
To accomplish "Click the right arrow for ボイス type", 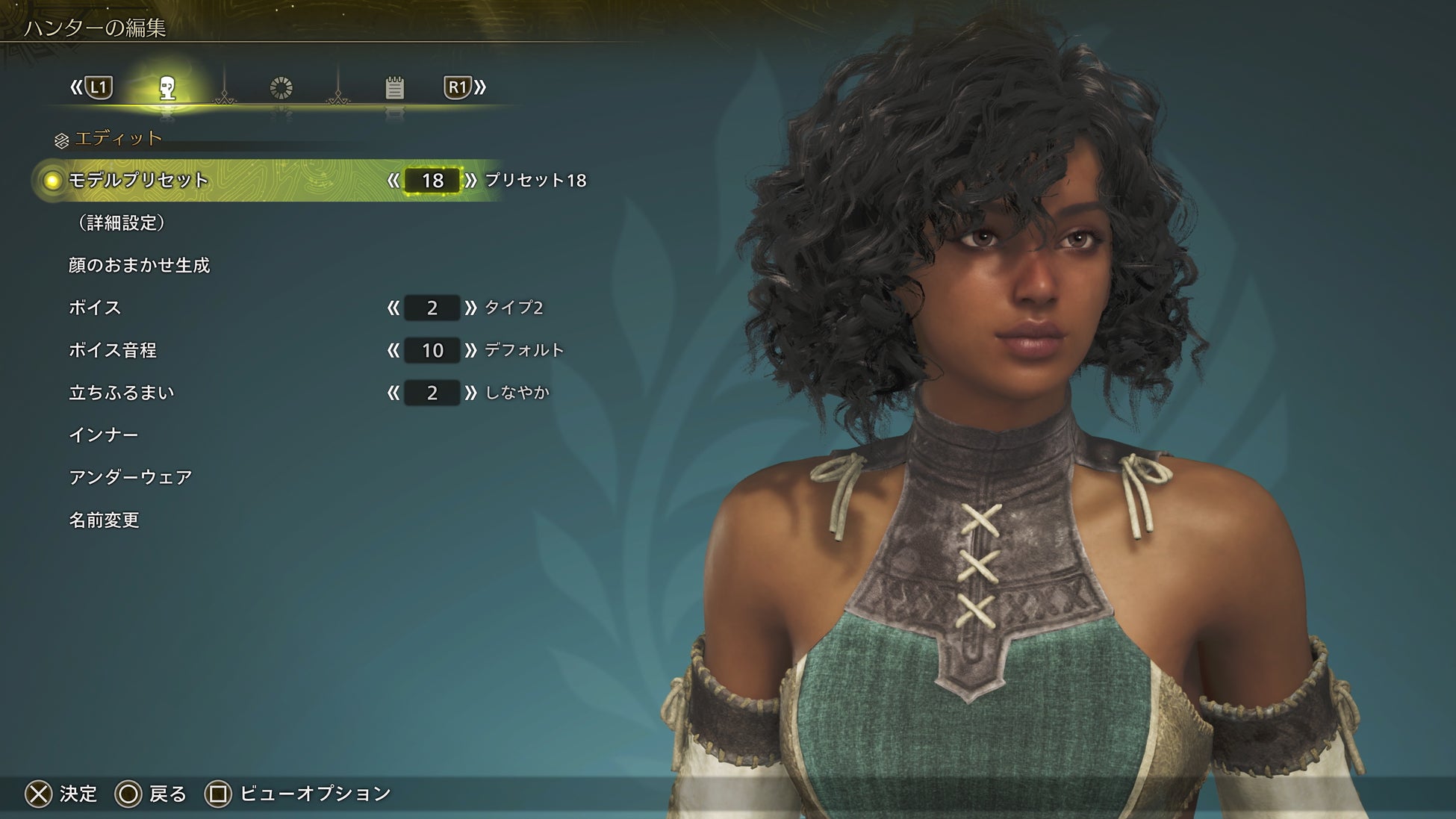I will click(x=470, y=308).
